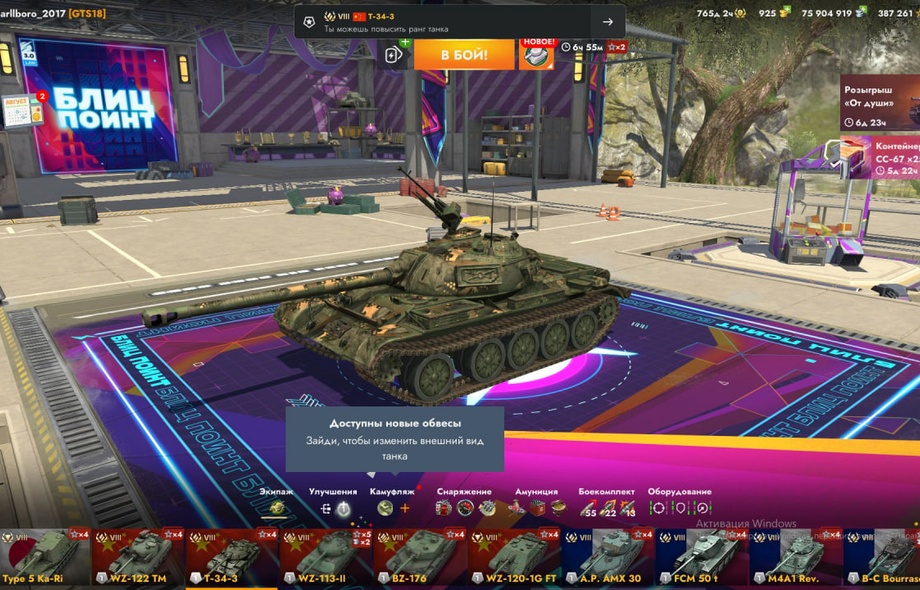This screenshot has width=920, height=590.
Task: Open the НОВОЕ! game mode icon
Action: tap(537, 53)
